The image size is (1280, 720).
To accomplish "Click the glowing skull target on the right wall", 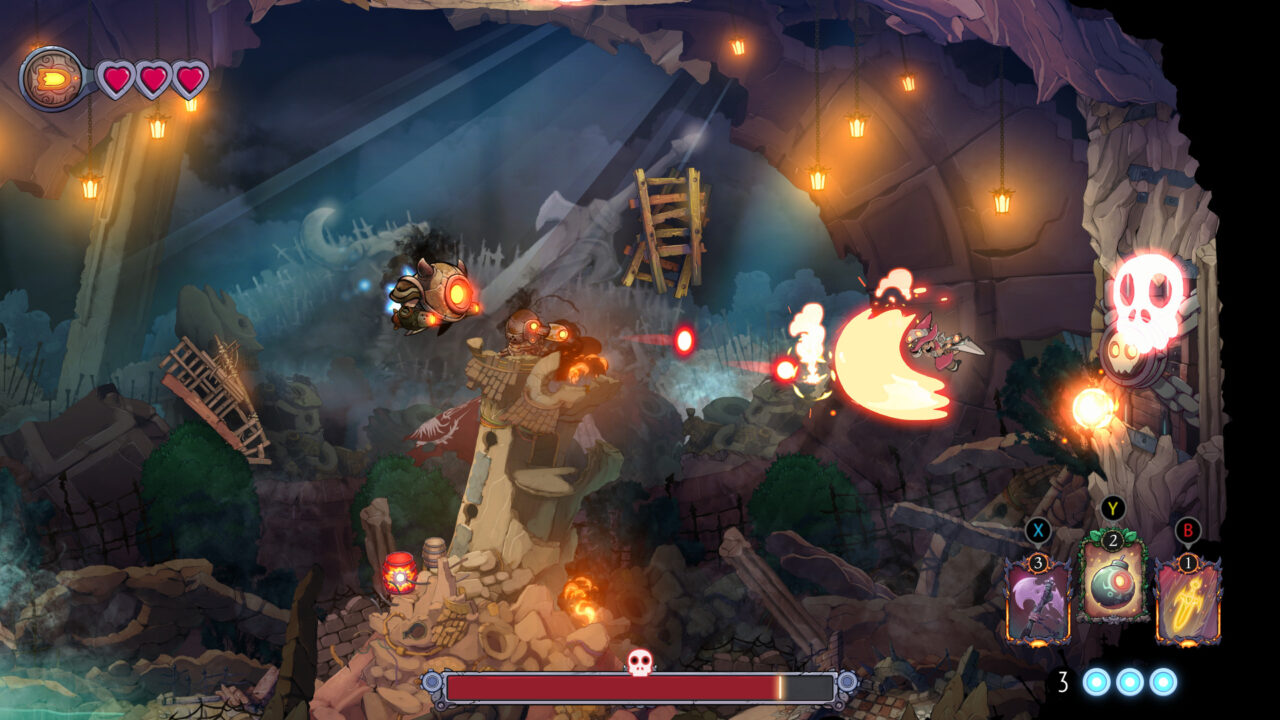I will [x=1148, y=295].
